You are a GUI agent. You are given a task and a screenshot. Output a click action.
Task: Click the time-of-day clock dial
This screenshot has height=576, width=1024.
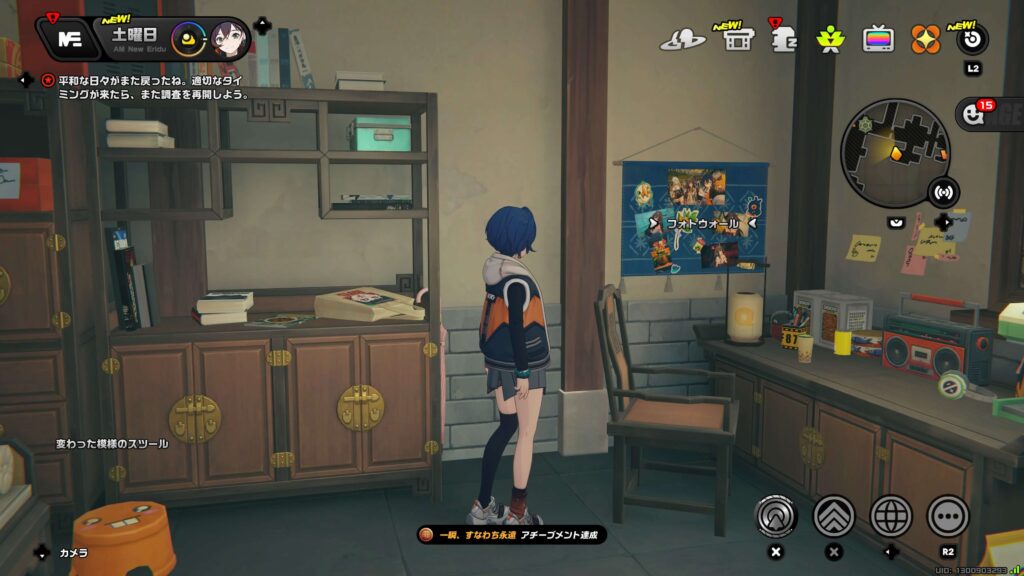tap(188, 40)
